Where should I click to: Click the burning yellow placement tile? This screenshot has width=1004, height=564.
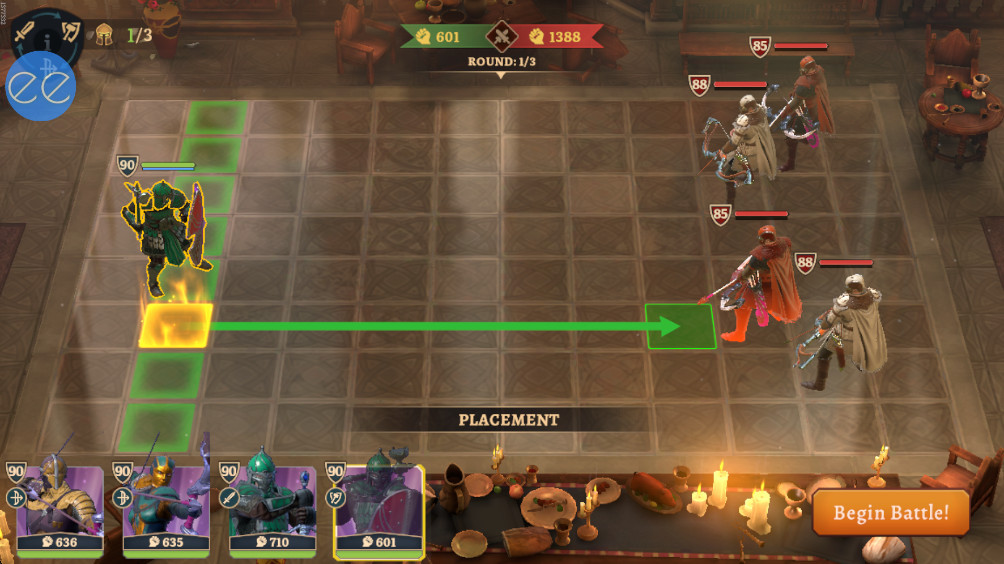(176, 326)
